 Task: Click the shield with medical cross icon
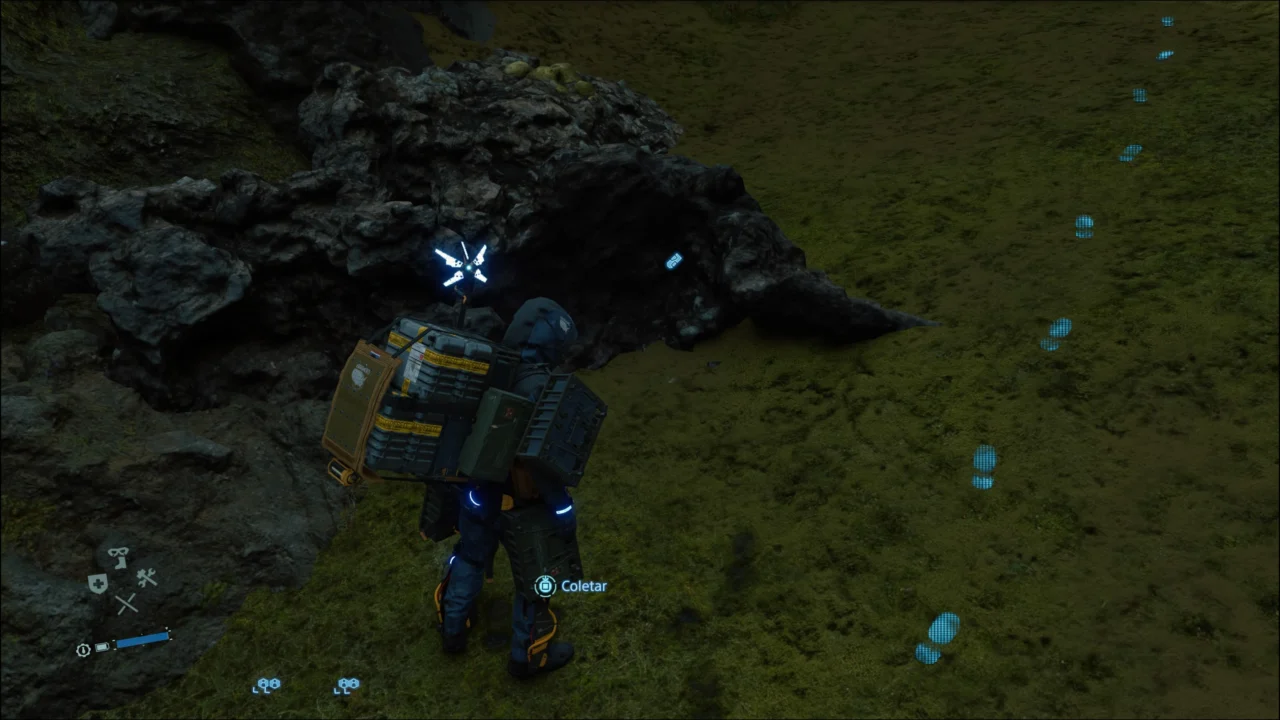coord(98,582)
